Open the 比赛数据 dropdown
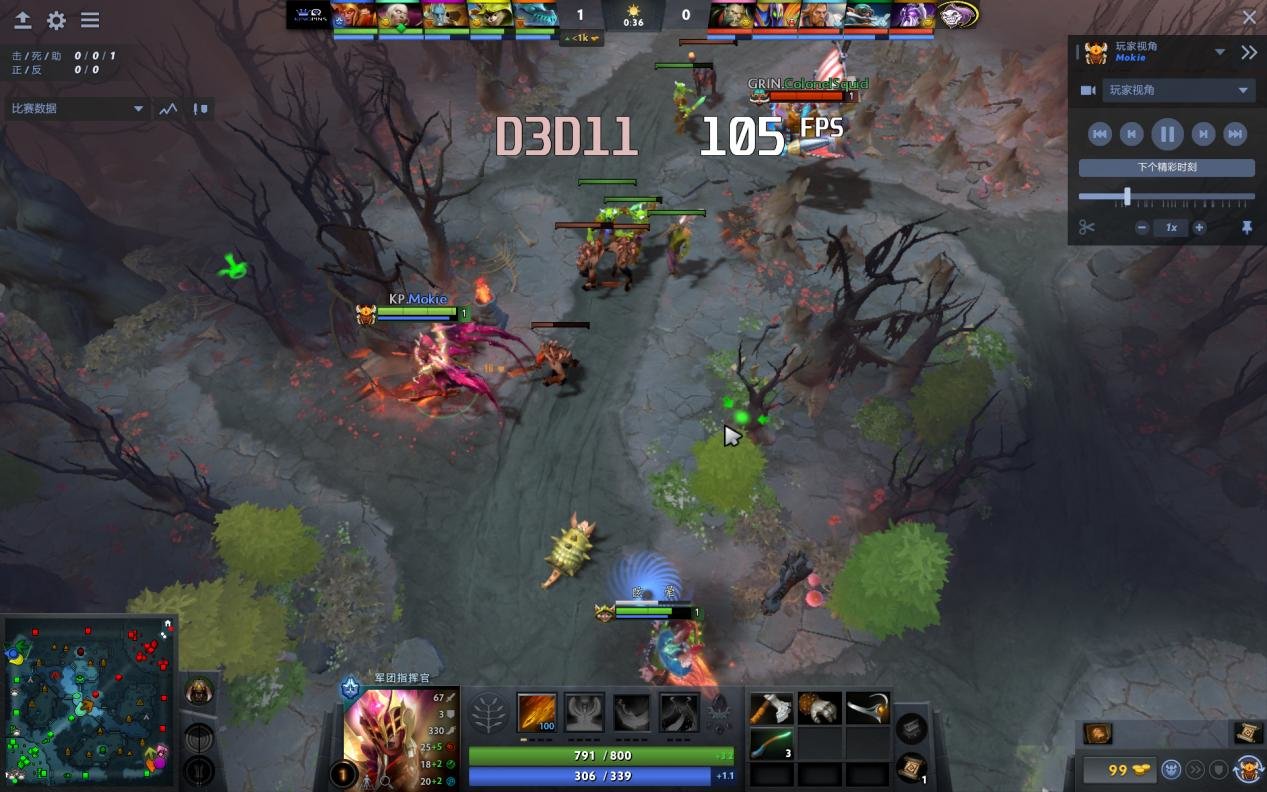Image resolution: width=1267 pixels, height=792 pixels. point(78,109)
